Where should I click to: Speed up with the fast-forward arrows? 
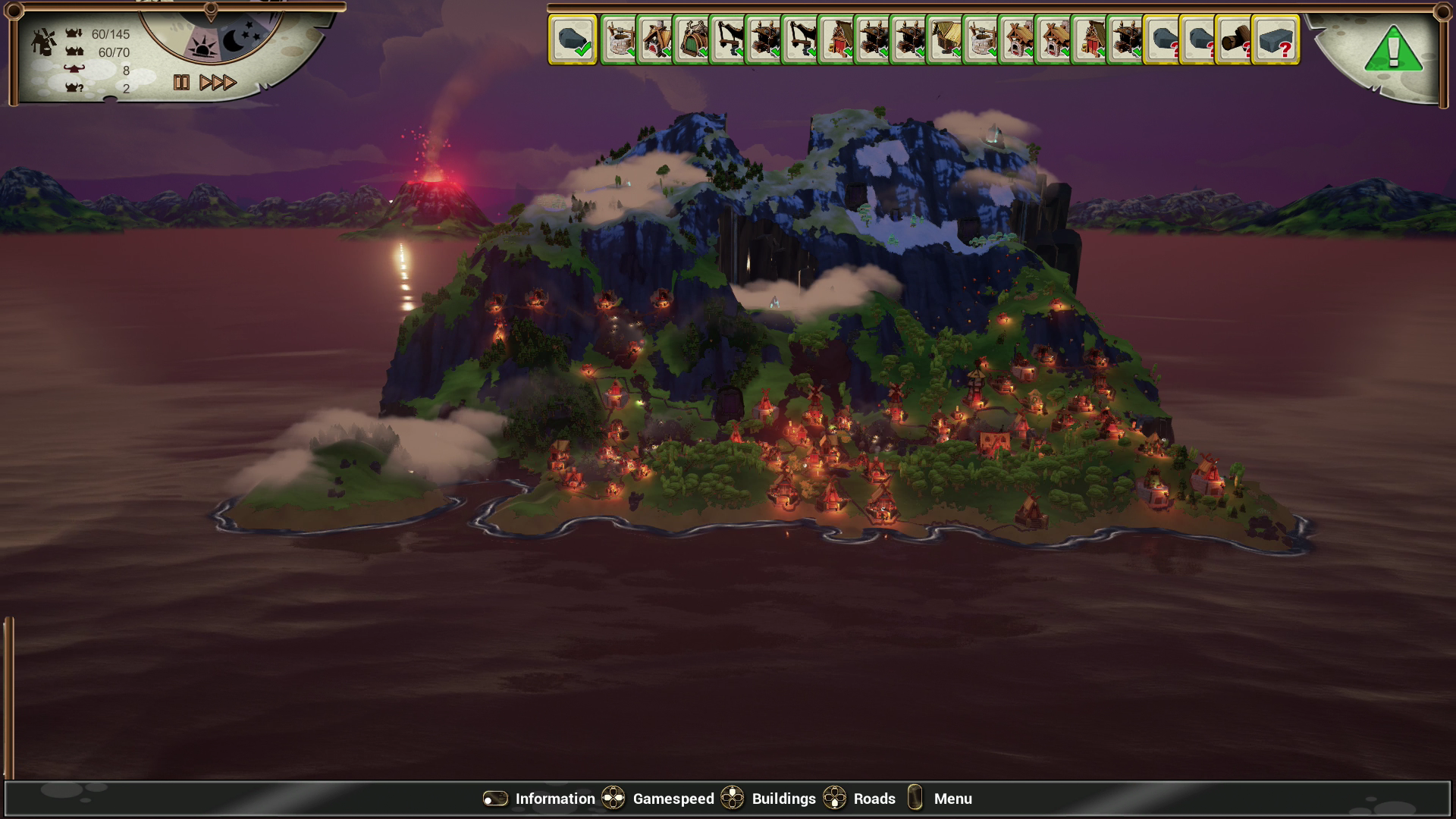[x=218, y=83]
